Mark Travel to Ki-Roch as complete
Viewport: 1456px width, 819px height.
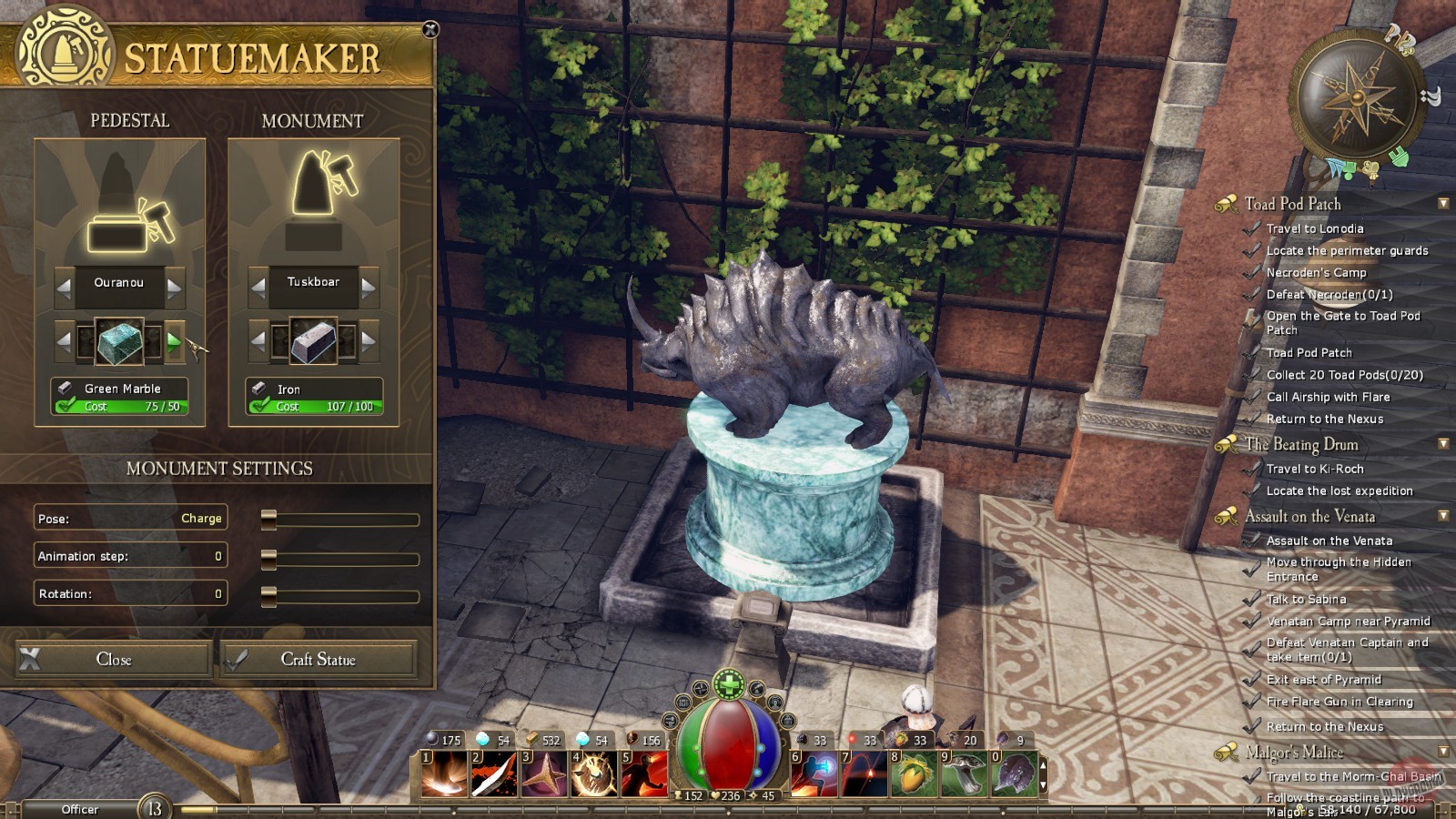[1253, 469]
